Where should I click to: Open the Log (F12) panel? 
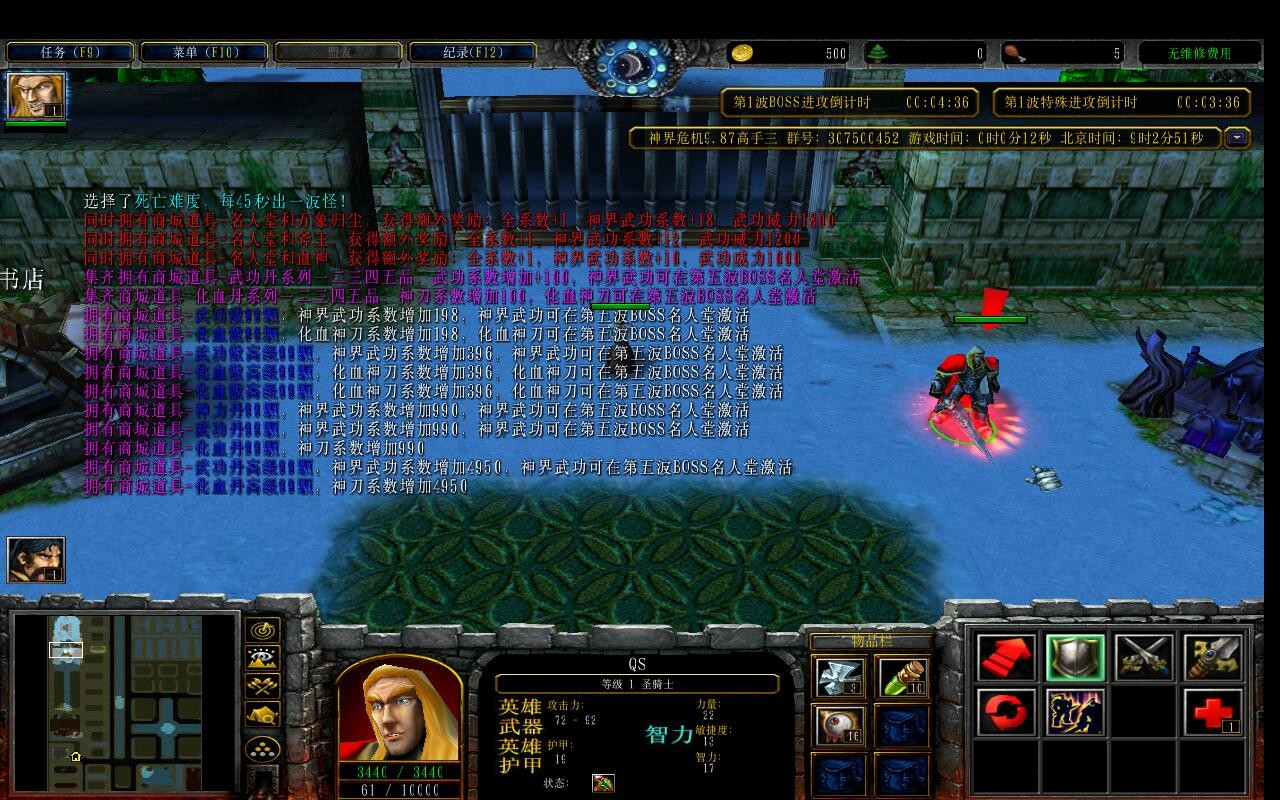click(x=472, y=52)
